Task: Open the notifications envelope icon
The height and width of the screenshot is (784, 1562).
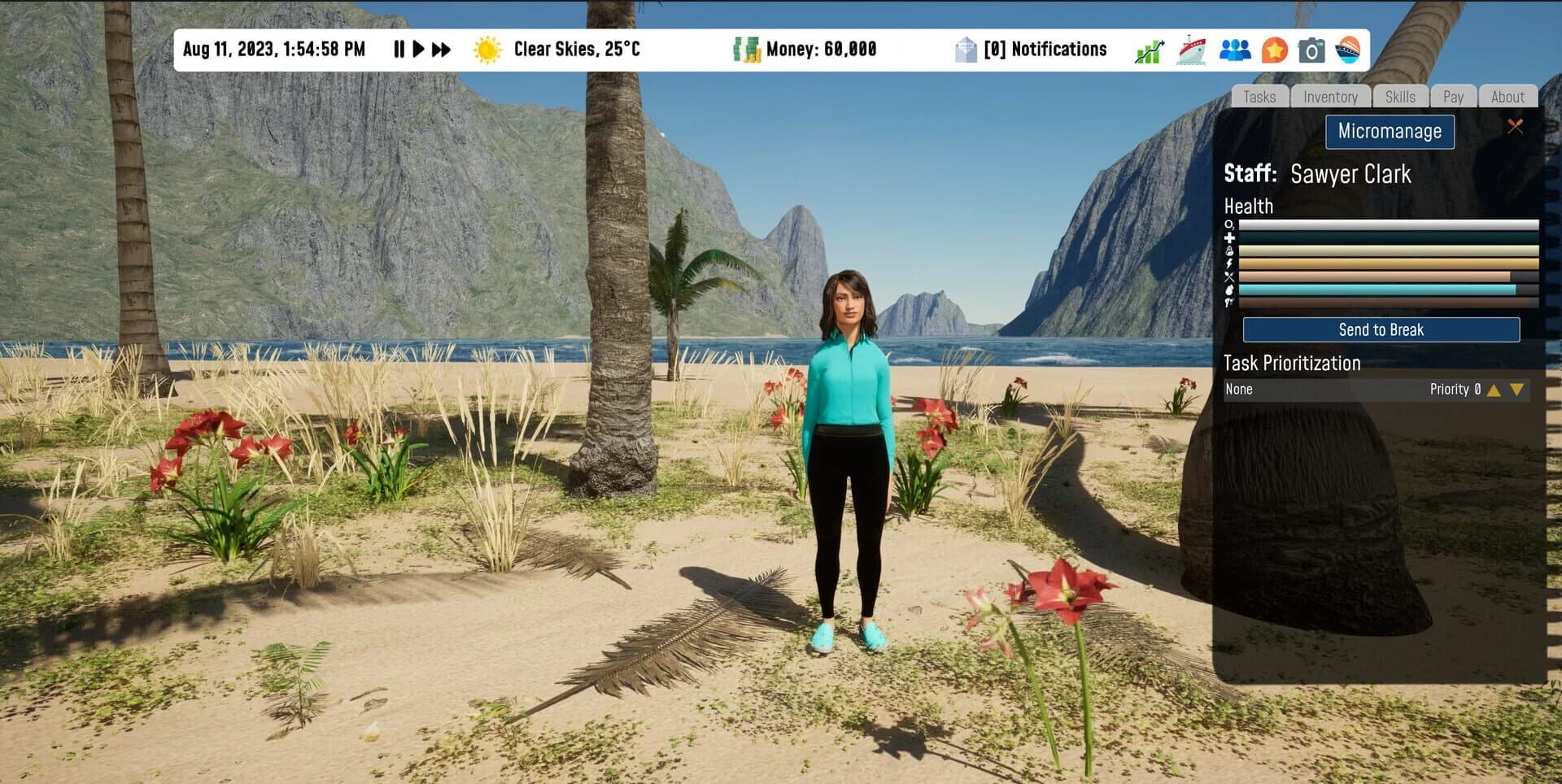Action: [965, 50]
